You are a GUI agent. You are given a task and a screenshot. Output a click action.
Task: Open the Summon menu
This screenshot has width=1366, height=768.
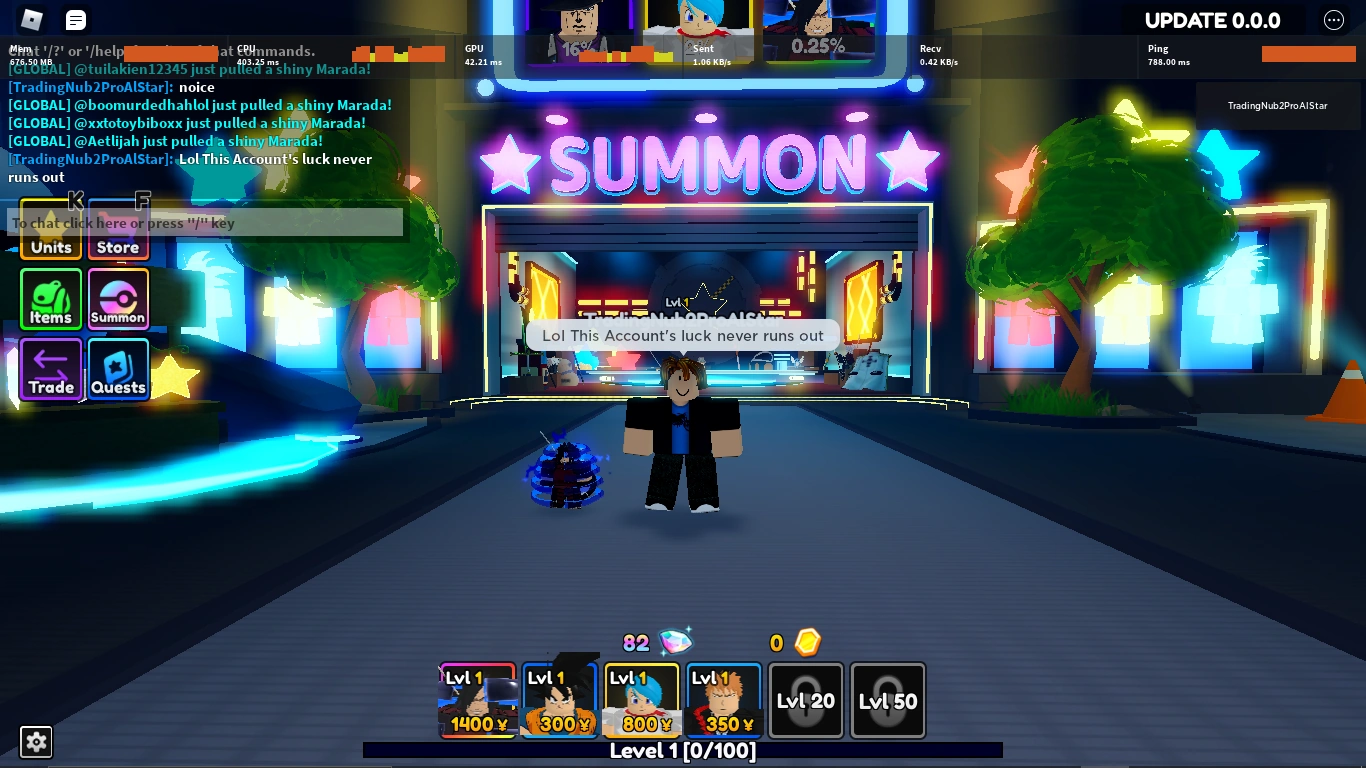click(118, 299)
